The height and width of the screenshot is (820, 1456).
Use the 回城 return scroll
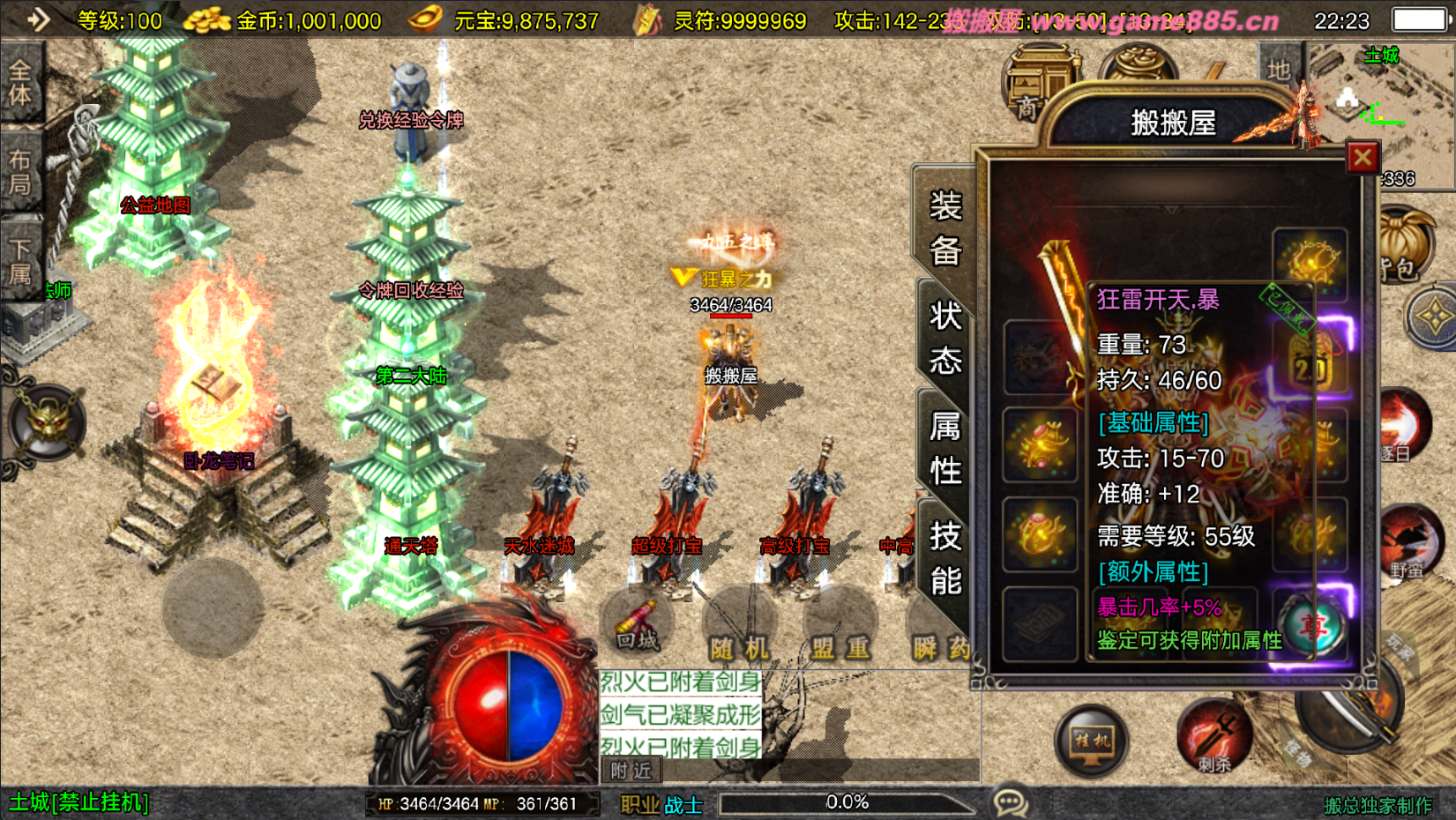tap(638, 626)
